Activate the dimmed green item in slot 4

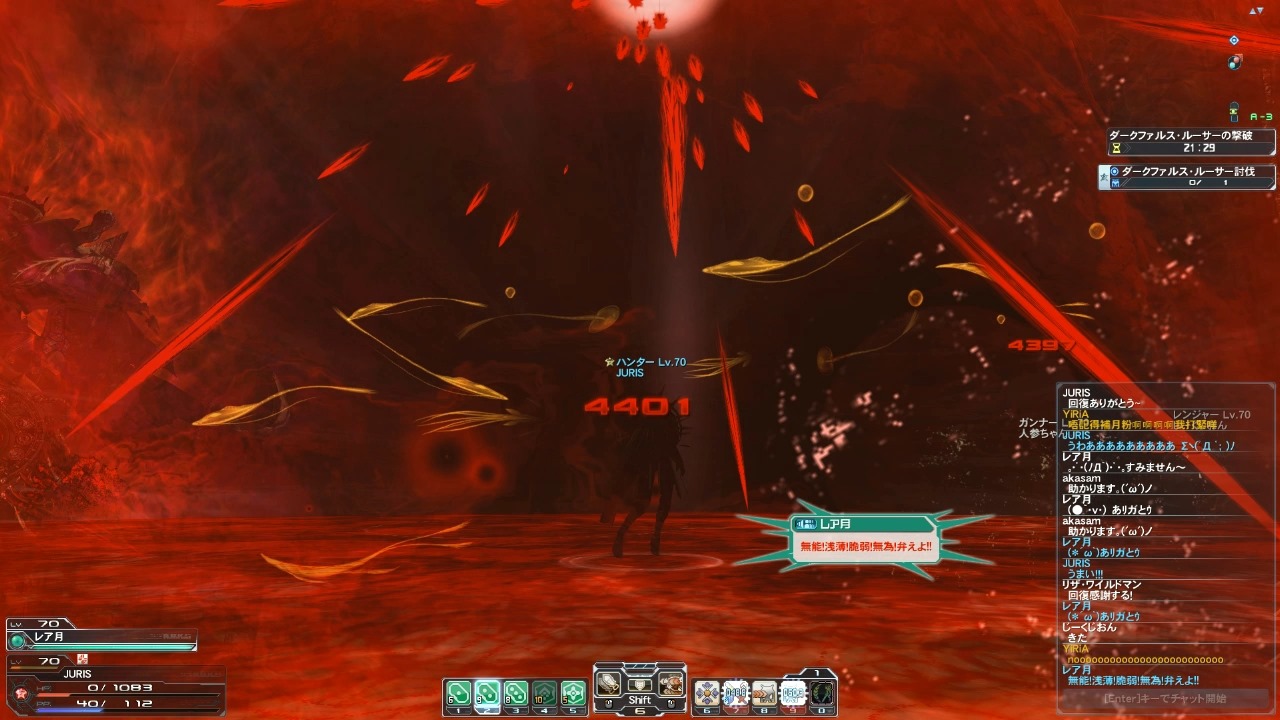tap(544, 692)
